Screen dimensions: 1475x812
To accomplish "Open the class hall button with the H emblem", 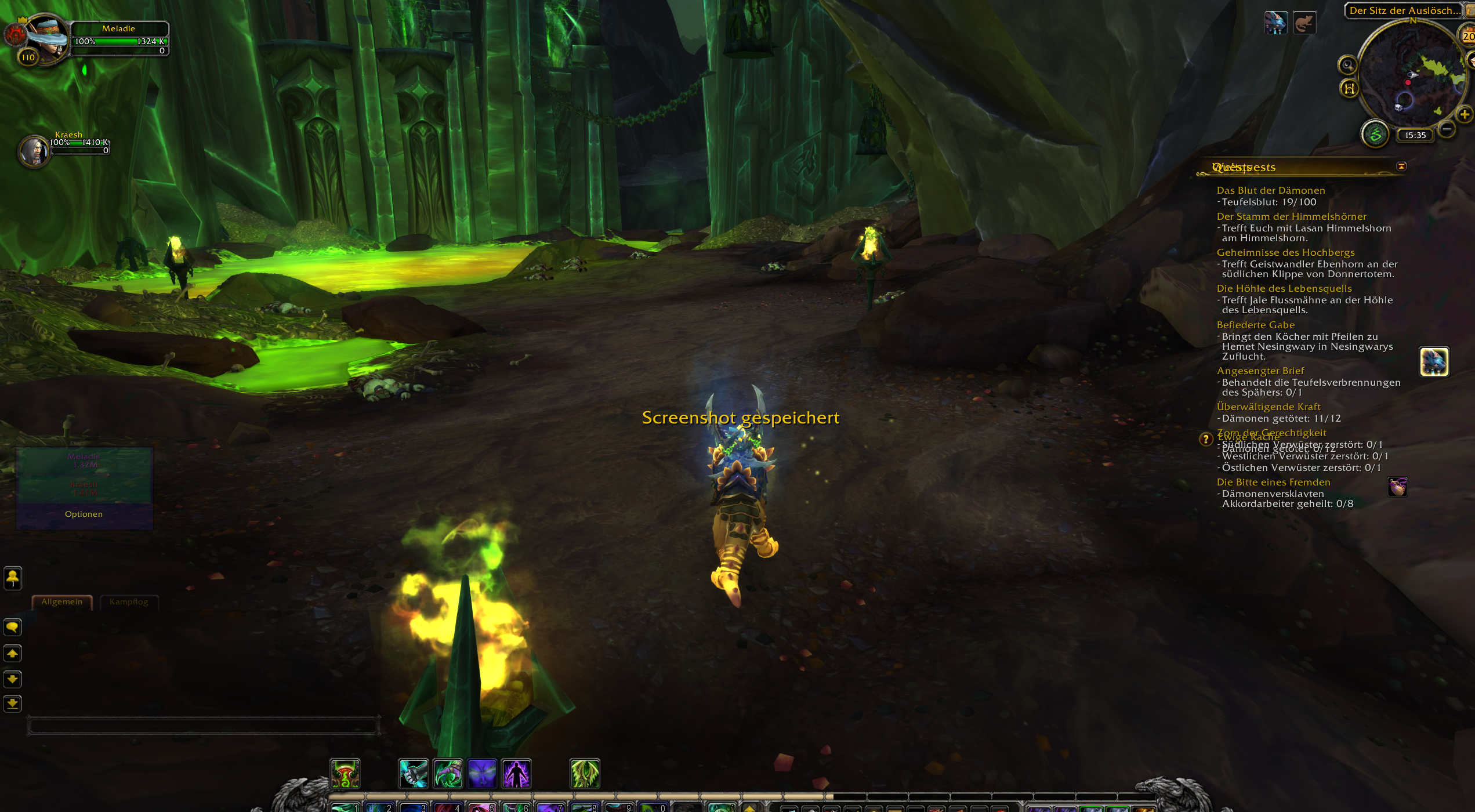I will (1350, 88).
